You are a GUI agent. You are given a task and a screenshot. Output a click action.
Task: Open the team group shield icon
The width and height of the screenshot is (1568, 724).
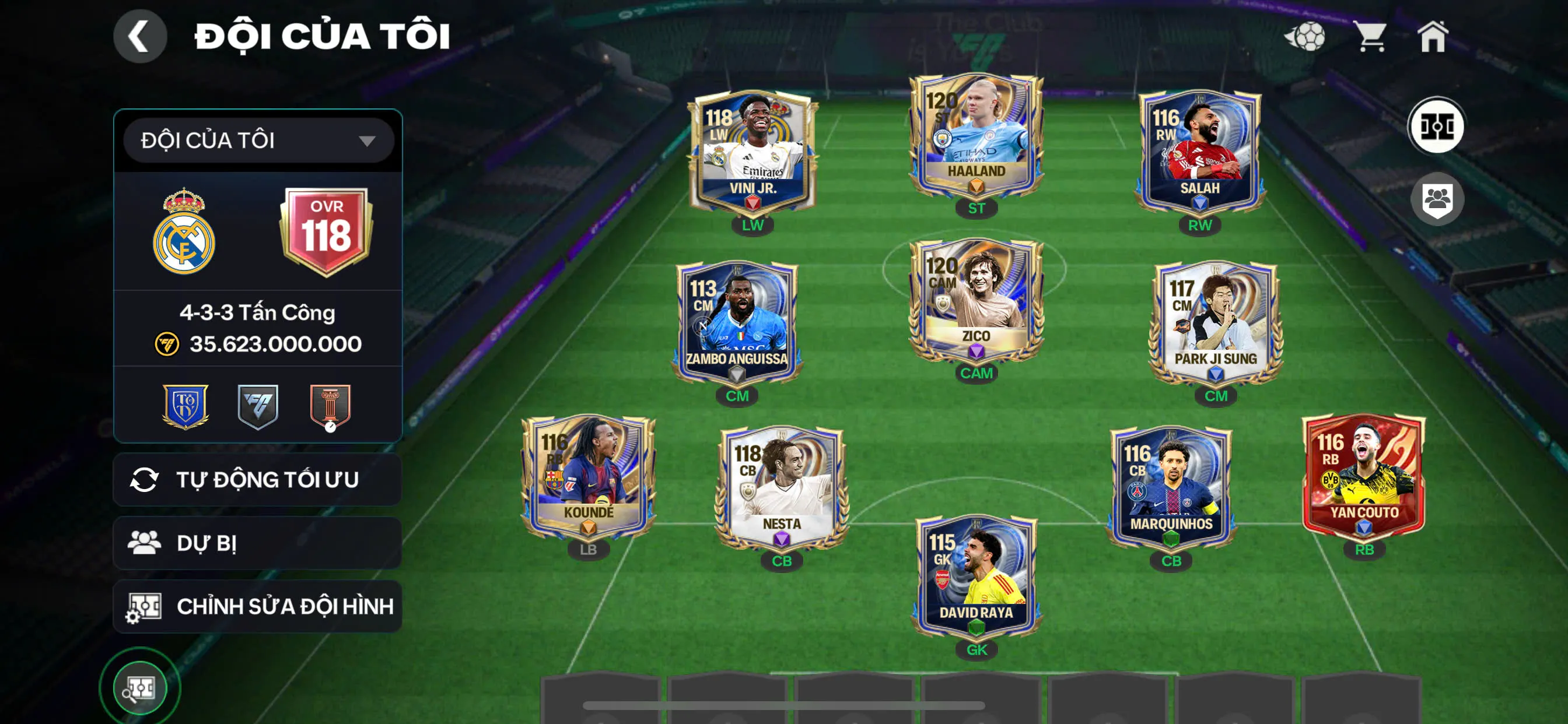click(x=1437, y=199)
